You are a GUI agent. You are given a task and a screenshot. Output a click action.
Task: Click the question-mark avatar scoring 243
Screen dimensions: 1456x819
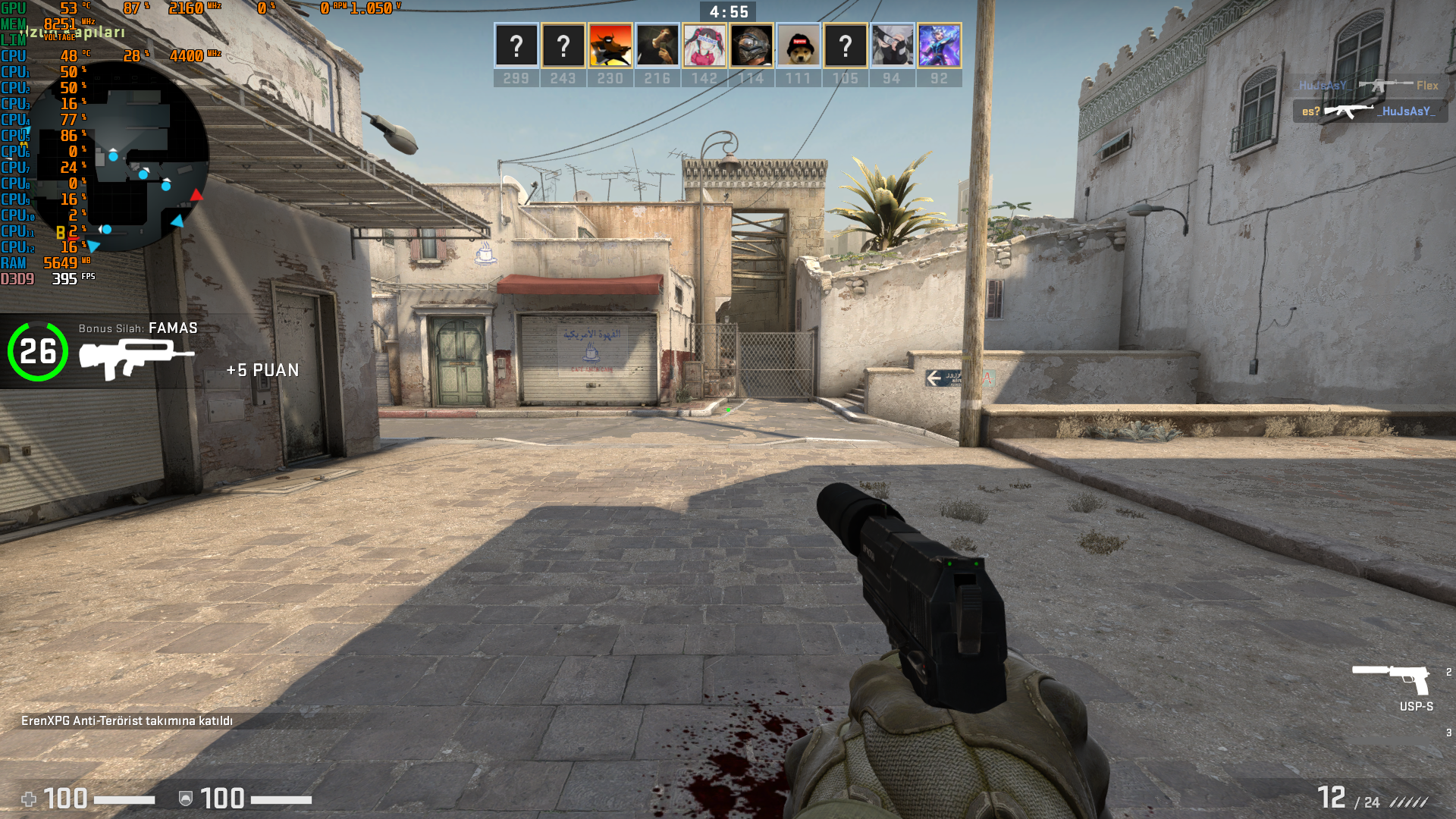coord(563,45)
